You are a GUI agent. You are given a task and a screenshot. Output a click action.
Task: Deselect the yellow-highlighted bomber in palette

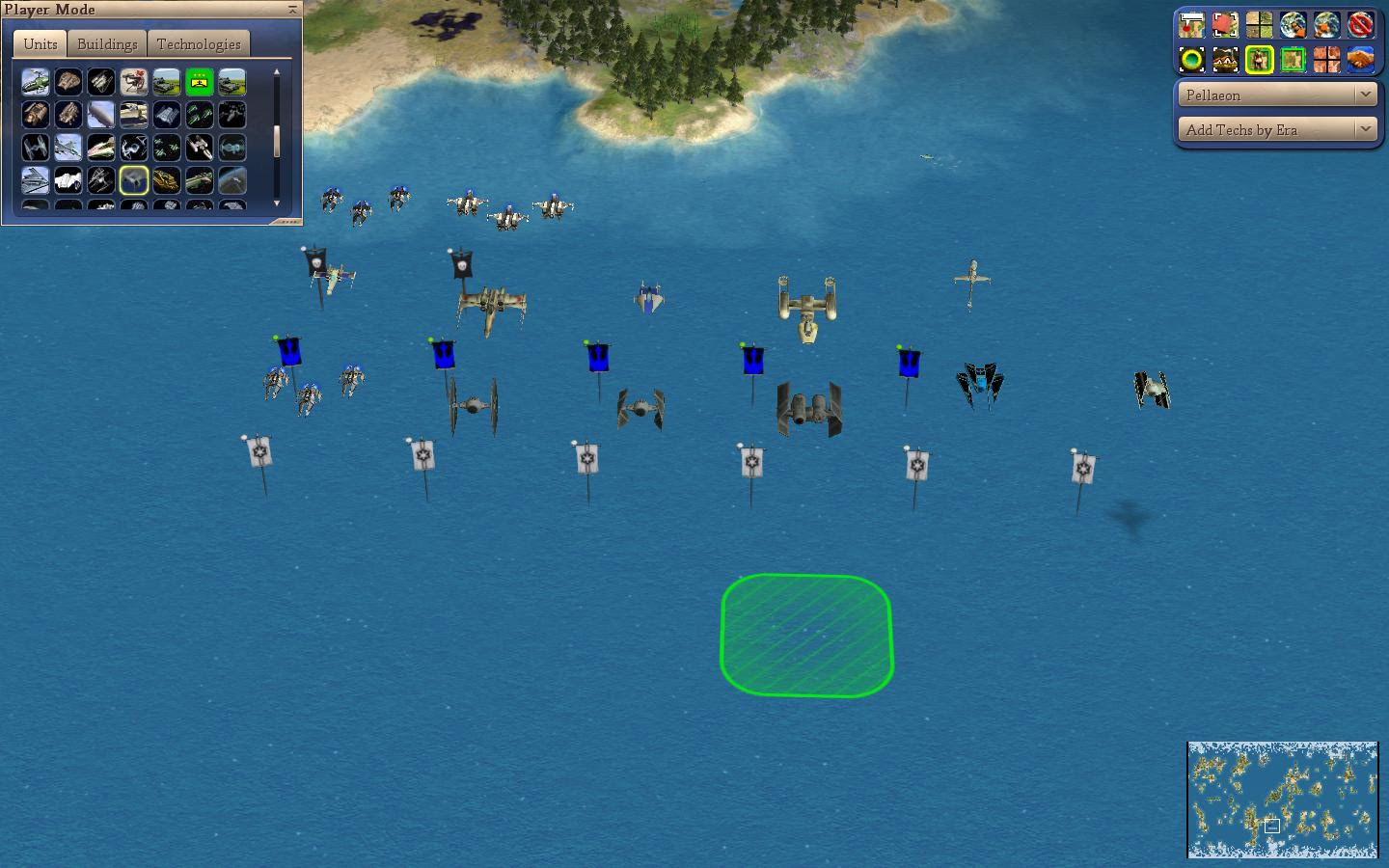134,179
